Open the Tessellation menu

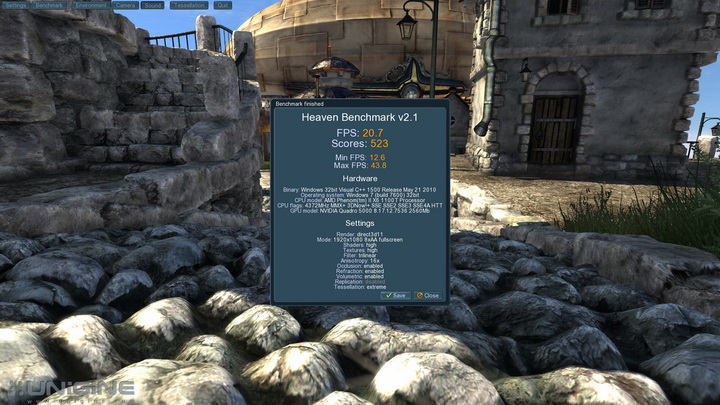(x=189, y=5)
